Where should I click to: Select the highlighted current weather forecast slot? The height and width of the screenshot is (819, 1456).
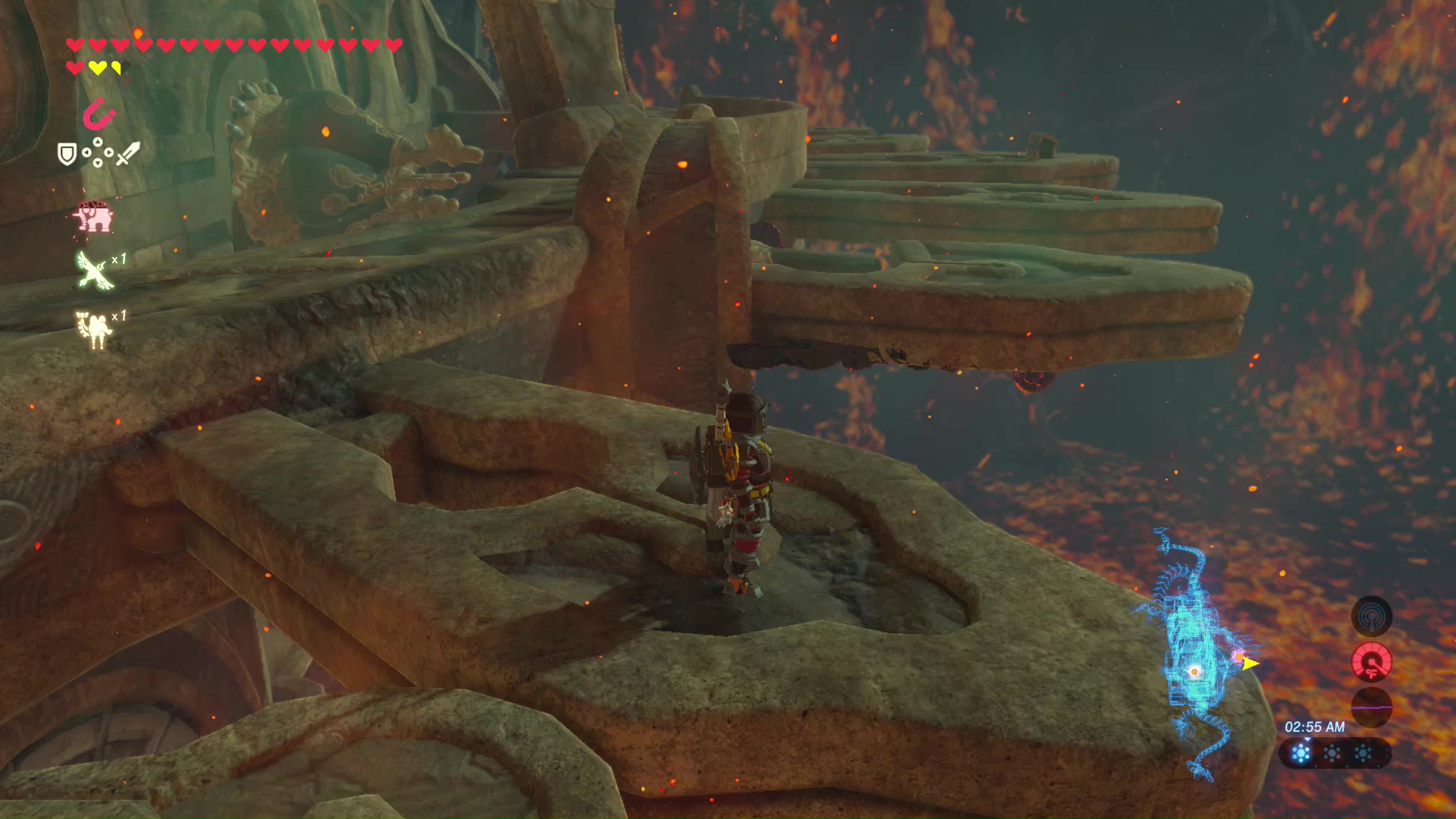(1301, 754)
